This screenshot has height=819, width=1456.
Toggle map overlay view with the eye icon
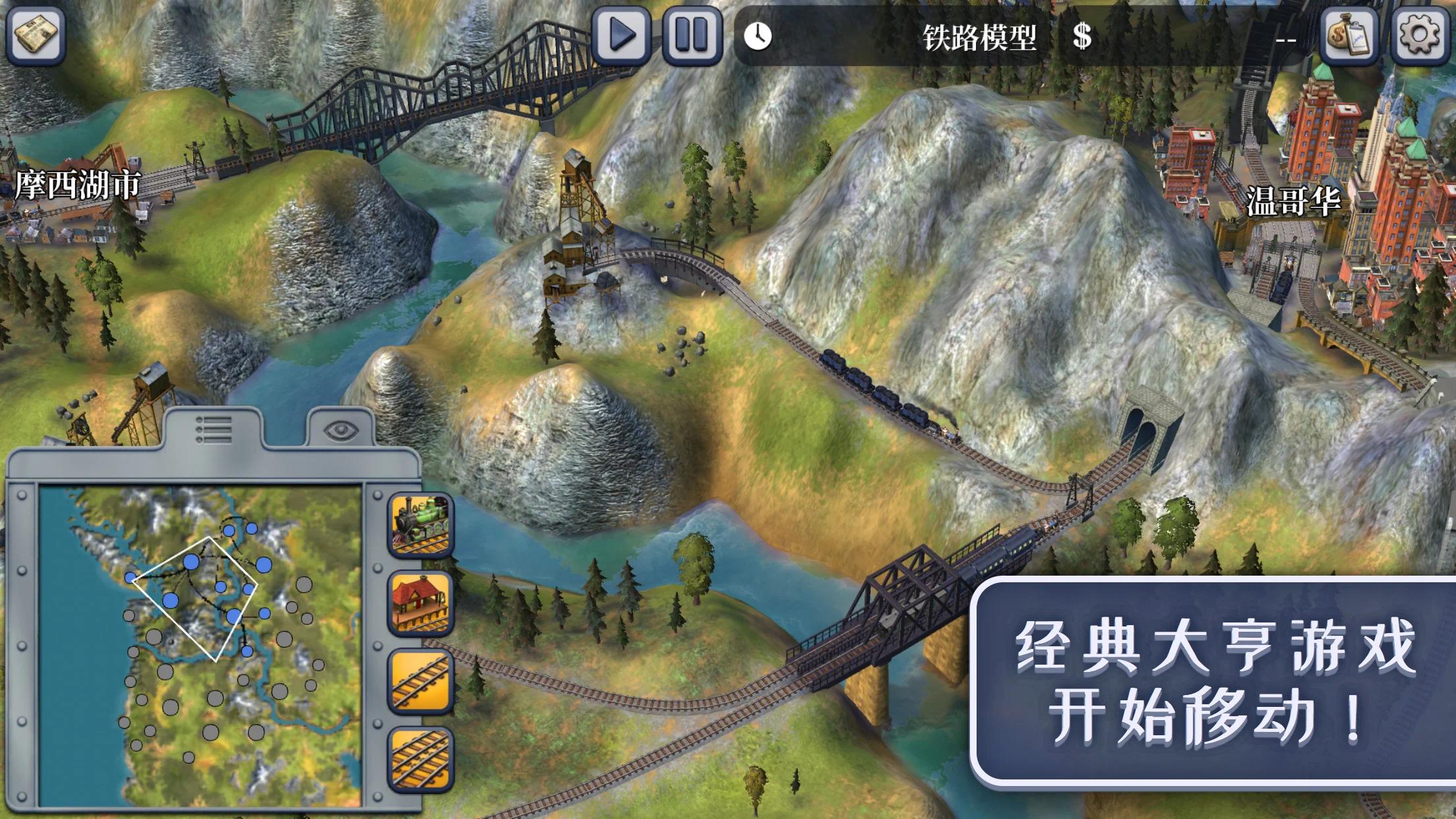point(340,429)
